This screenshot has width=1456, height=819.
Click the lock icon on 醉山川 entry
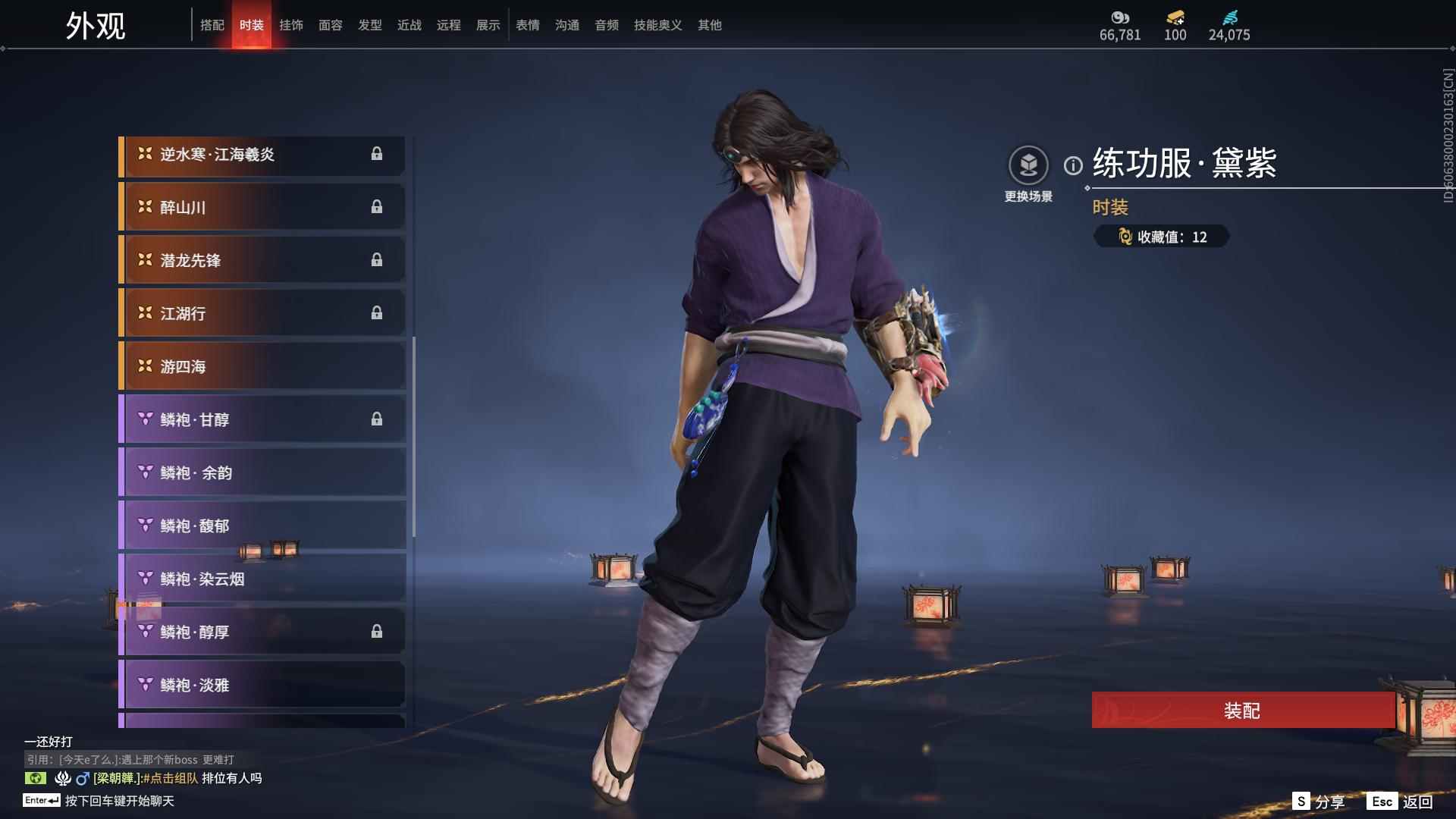tap(378, 206)
